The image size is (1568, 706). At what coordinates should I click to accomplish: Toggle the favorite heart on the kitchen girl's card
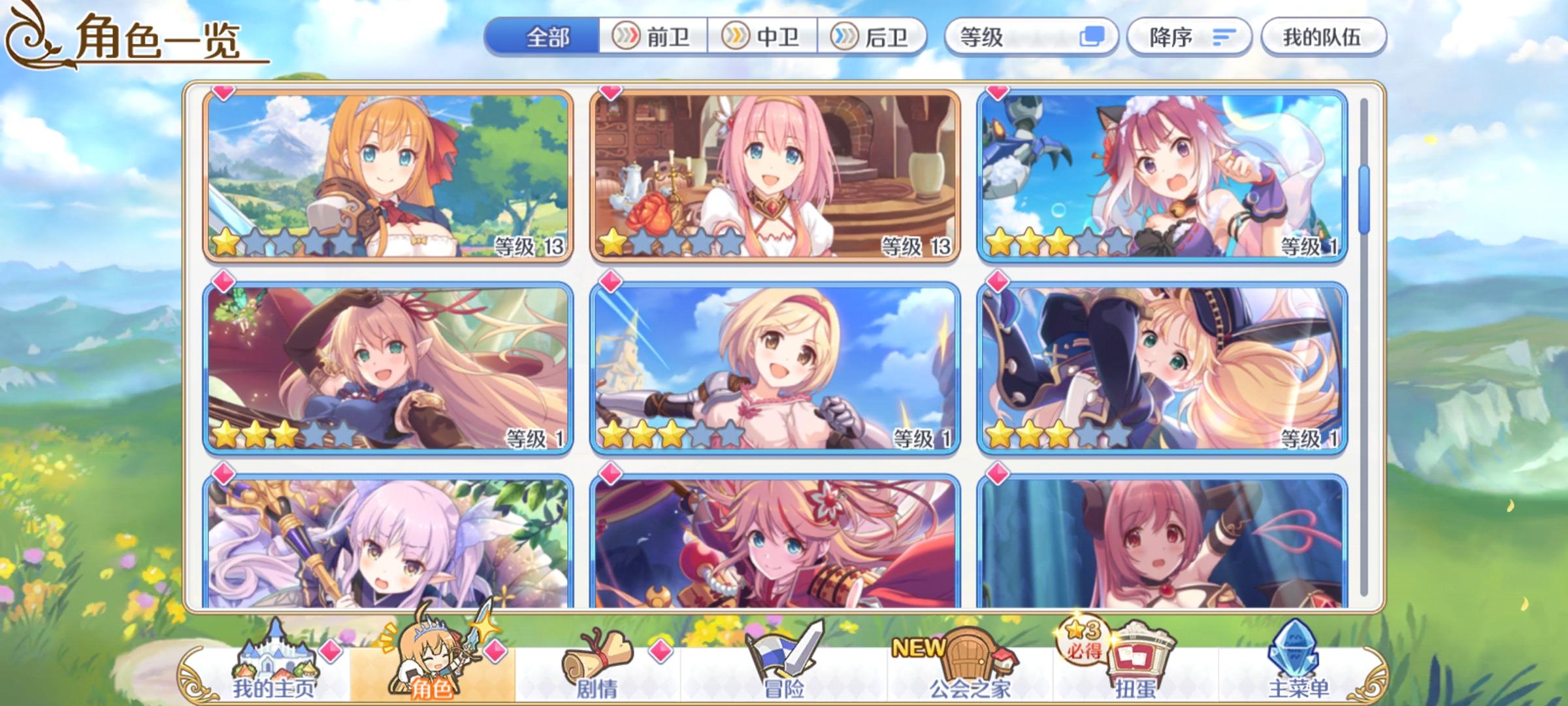tap(609, 93)
